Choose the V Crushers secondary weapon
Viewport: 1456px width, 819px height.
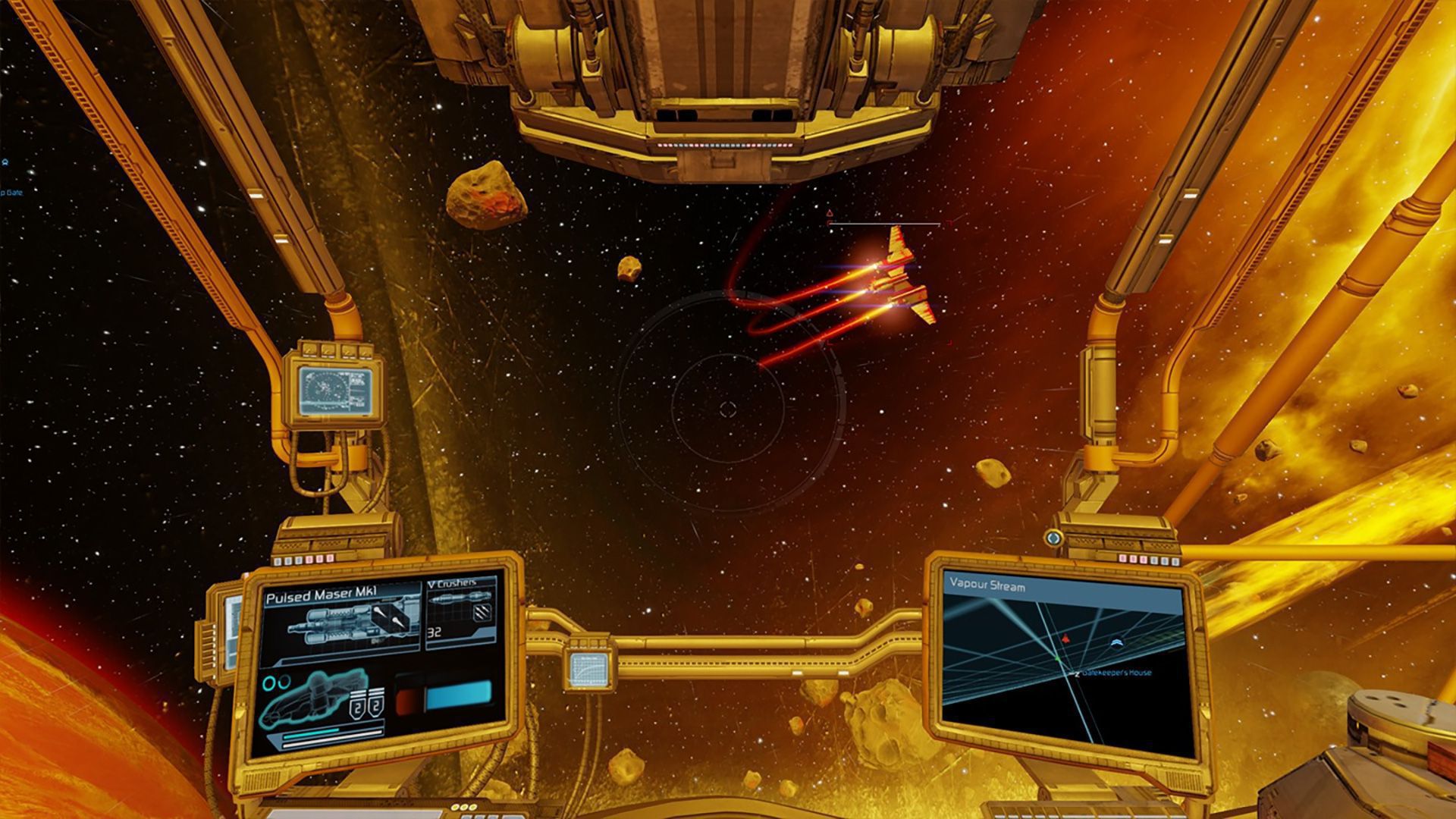point(460,612)
